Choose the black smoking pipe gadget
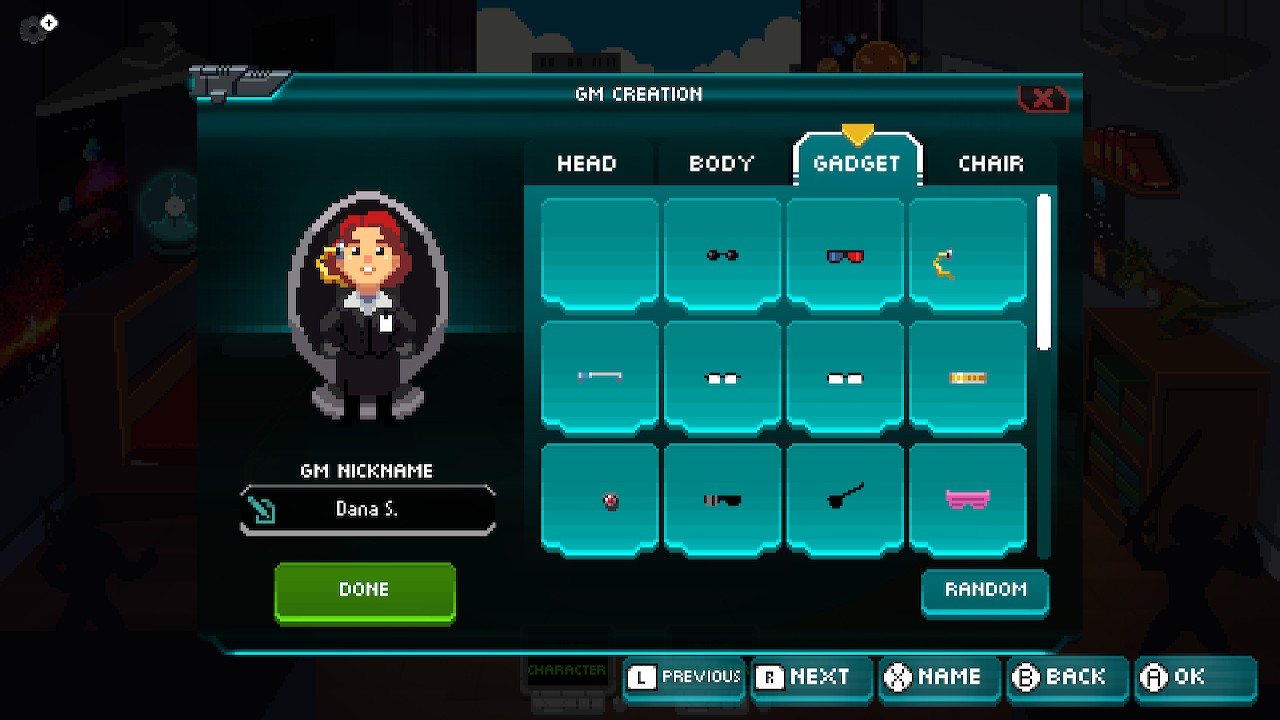This screenshot has height=720, width=1280. [x=845, y=497]
